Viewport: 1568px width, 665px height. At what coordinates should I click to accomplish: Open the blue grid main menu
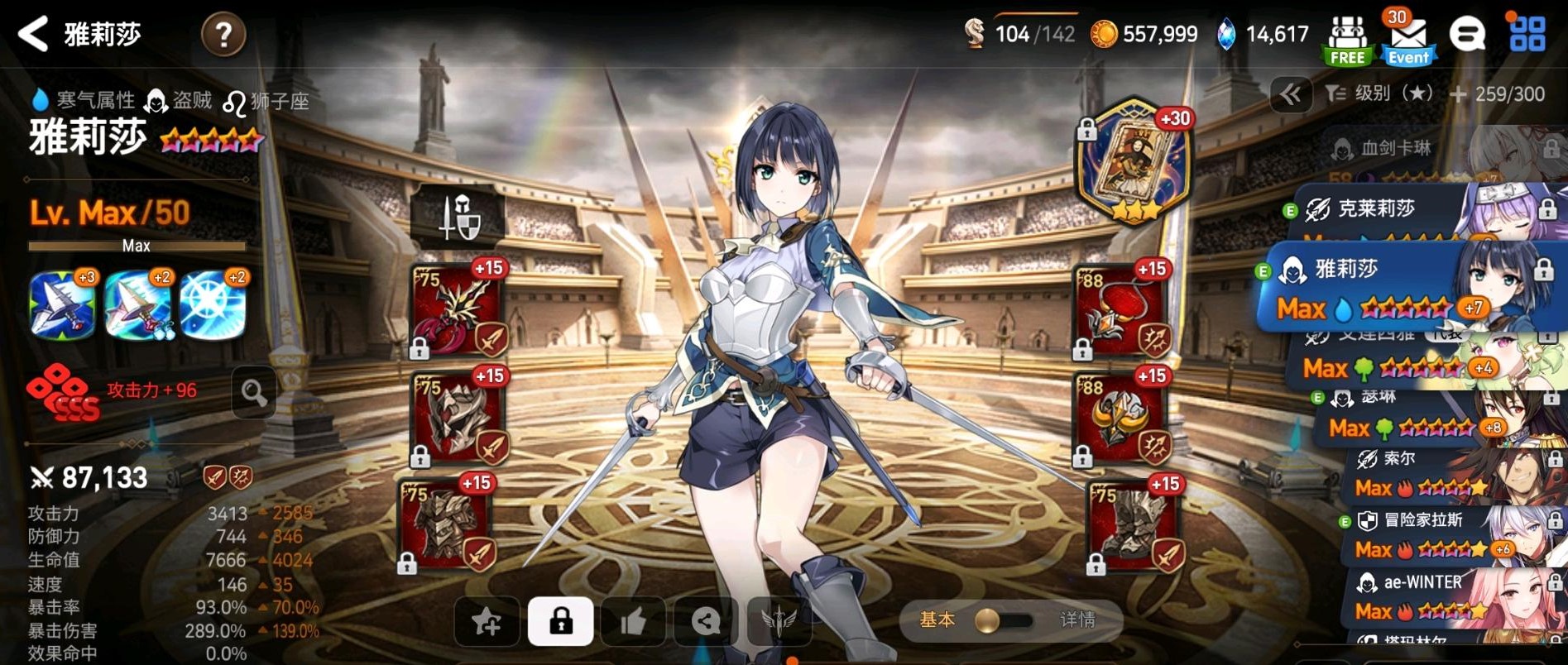click(1527, 35)
